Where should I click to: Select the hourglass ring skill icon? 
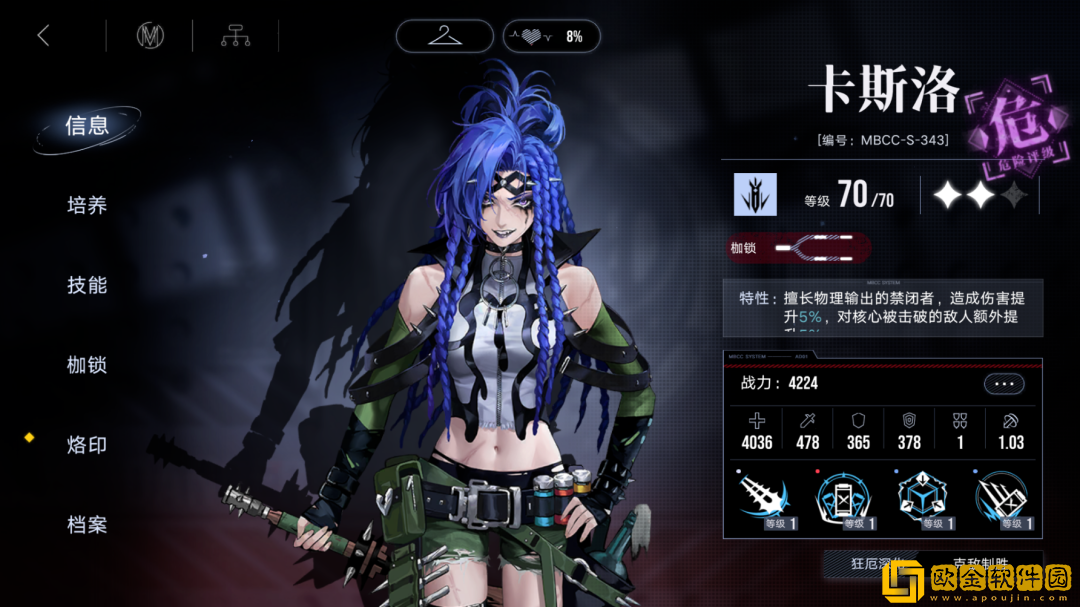click(x=845, y=501)
